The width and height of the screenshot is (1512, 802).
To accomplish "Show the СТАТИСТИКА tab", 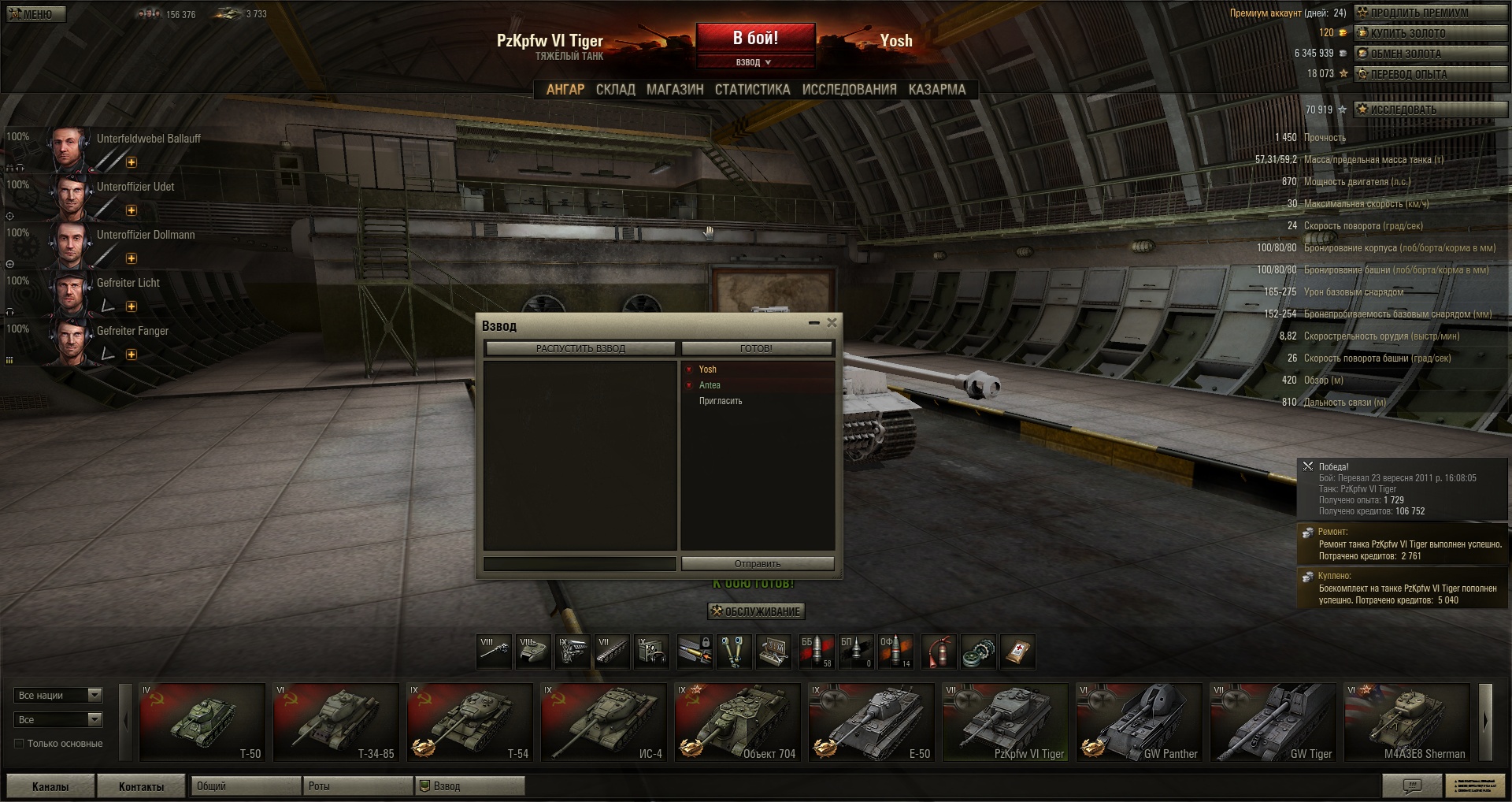I will point(752,90).
